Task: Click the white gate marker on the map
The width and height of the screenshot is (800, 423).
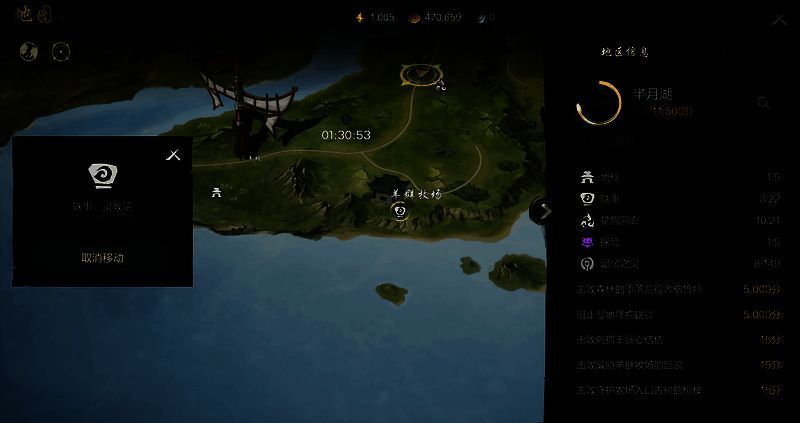Action: [x=217, y=193]
